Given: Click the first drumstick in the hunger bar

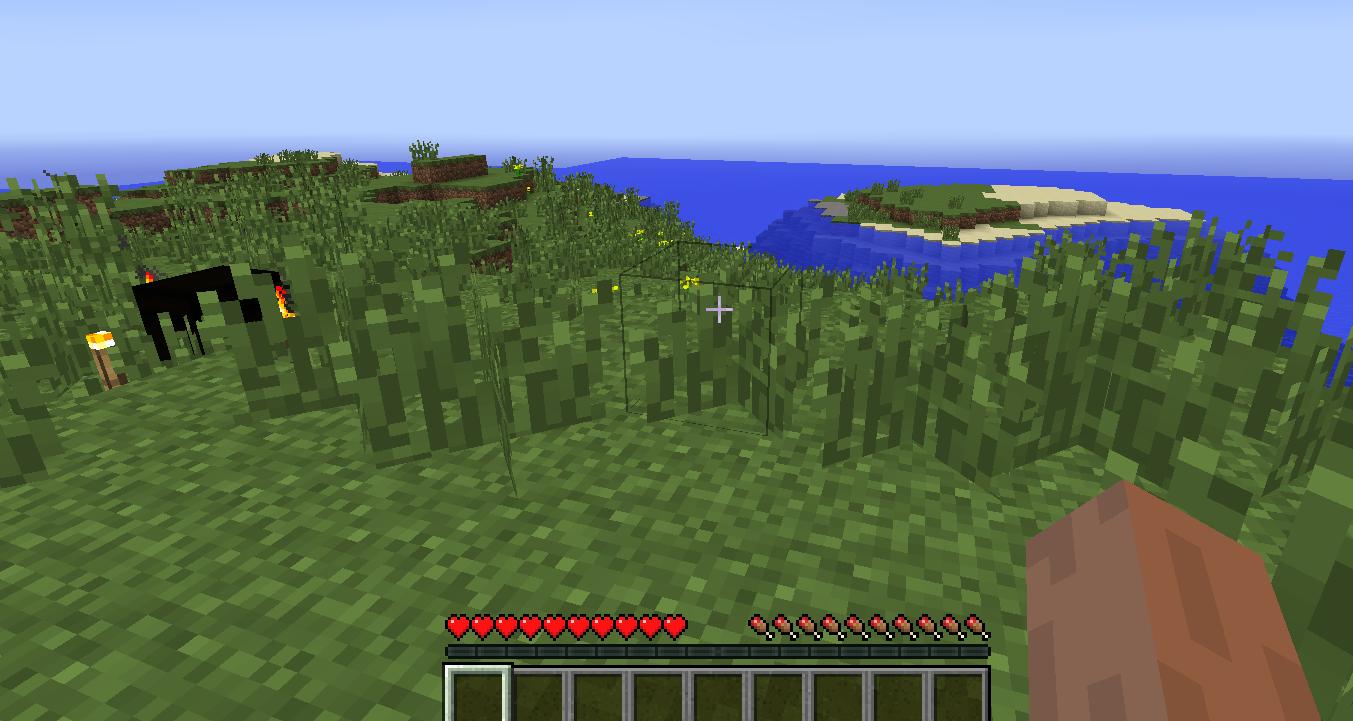Looking at the screenshot, I should click(757, 625).
